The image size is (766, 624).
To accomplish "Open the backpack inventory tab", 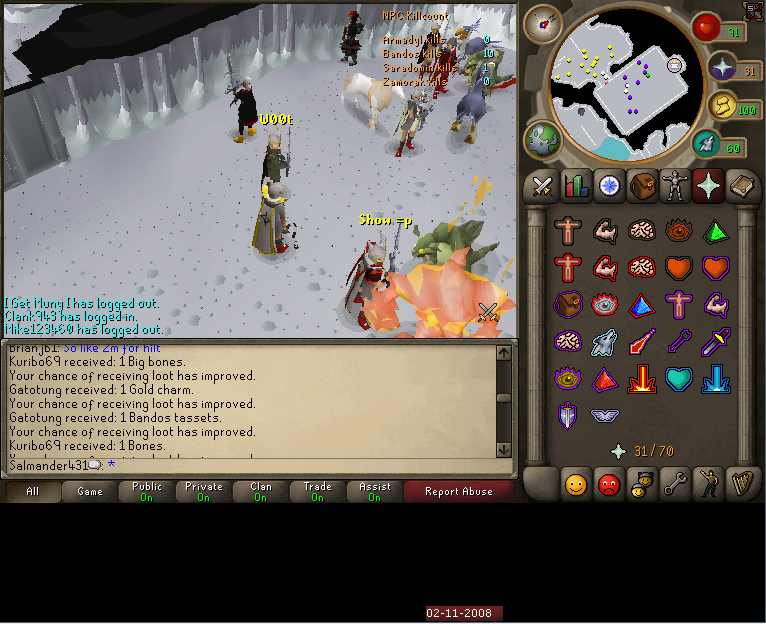I will [643, 186].
